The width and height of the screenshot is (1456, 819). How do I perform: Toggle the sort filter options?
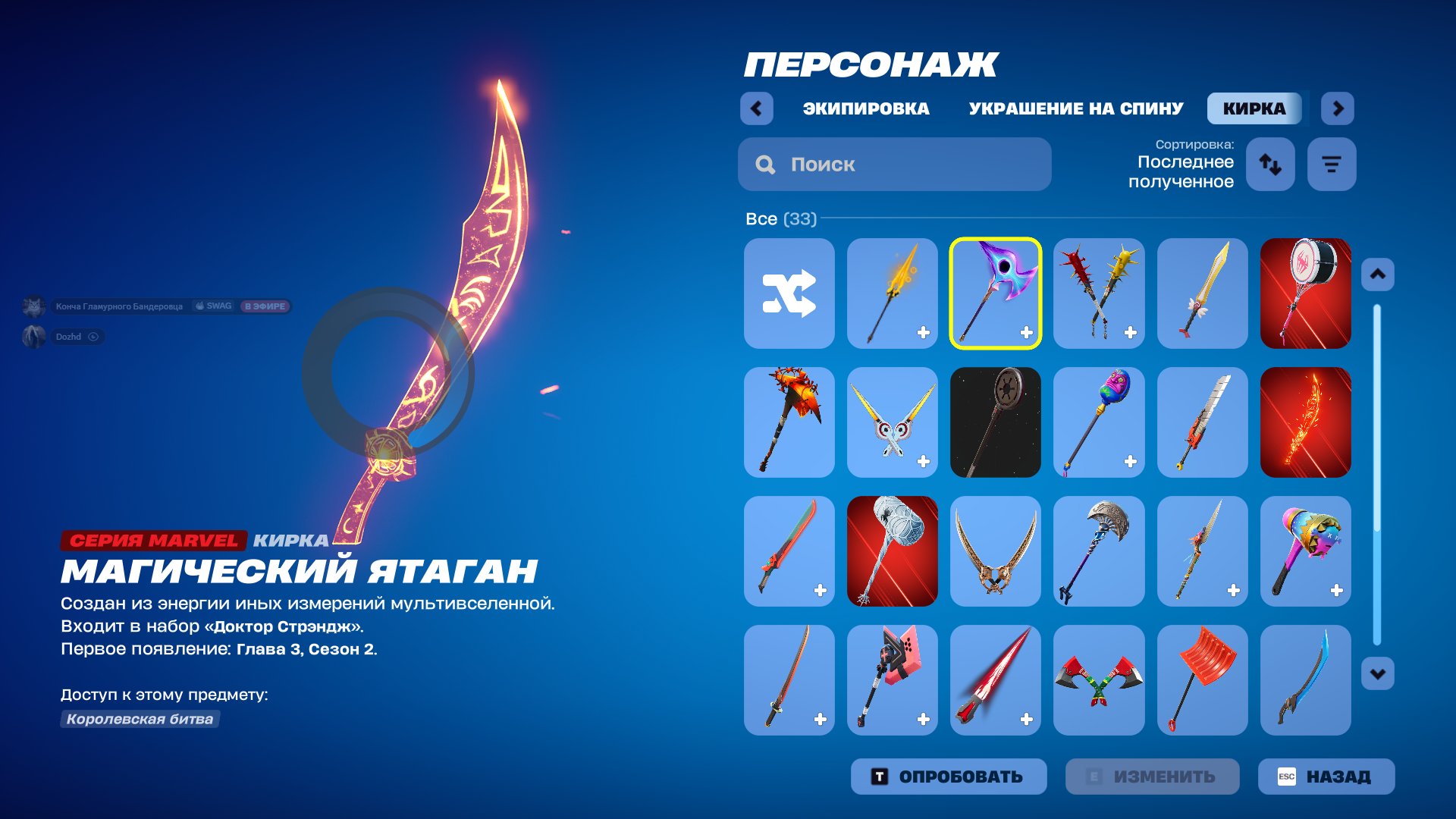click(x=1332, y=164)
